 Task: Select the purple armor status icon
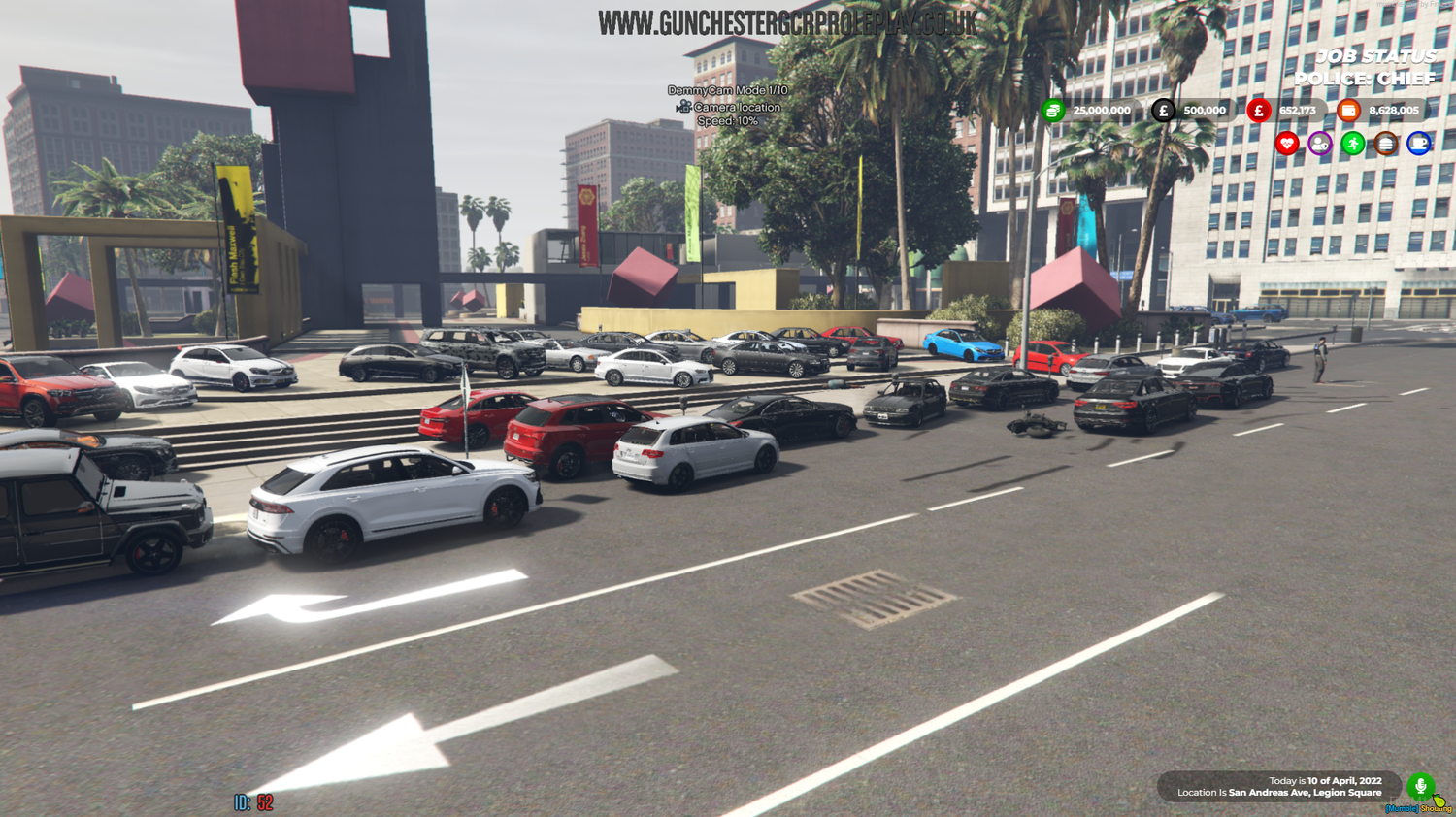pos(1319,144)
